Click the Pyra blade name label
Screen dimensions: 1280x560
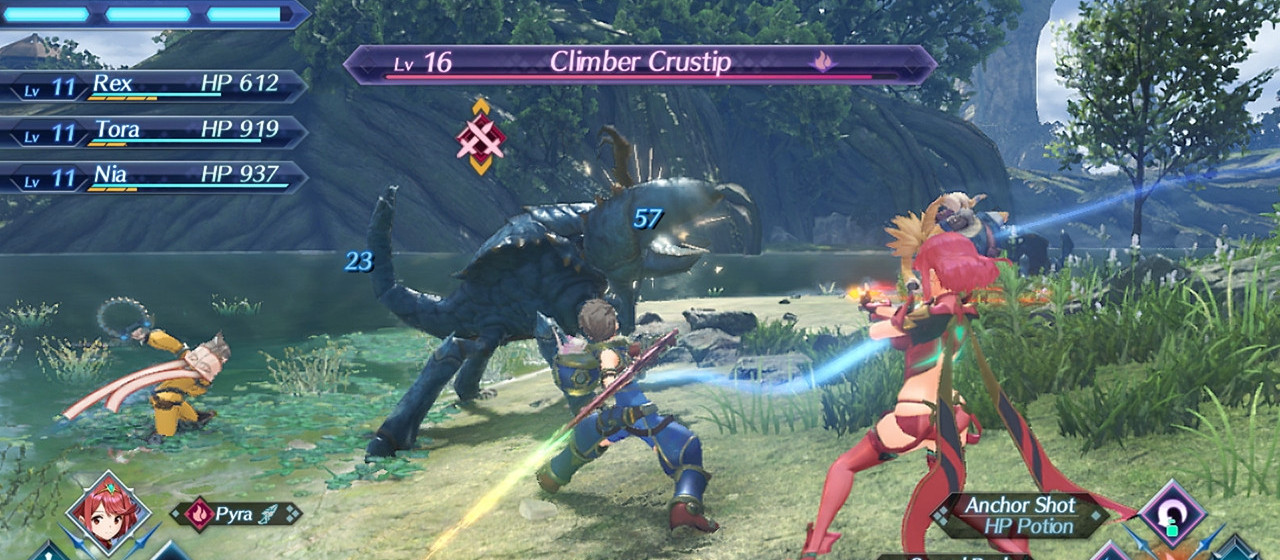(237, 514)
